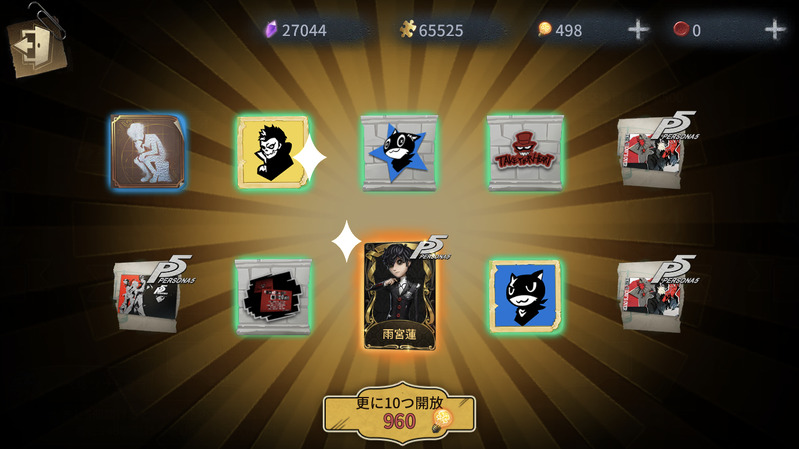
Task: Select the red calling cards graffiti reward
Action: click(273, 295)
